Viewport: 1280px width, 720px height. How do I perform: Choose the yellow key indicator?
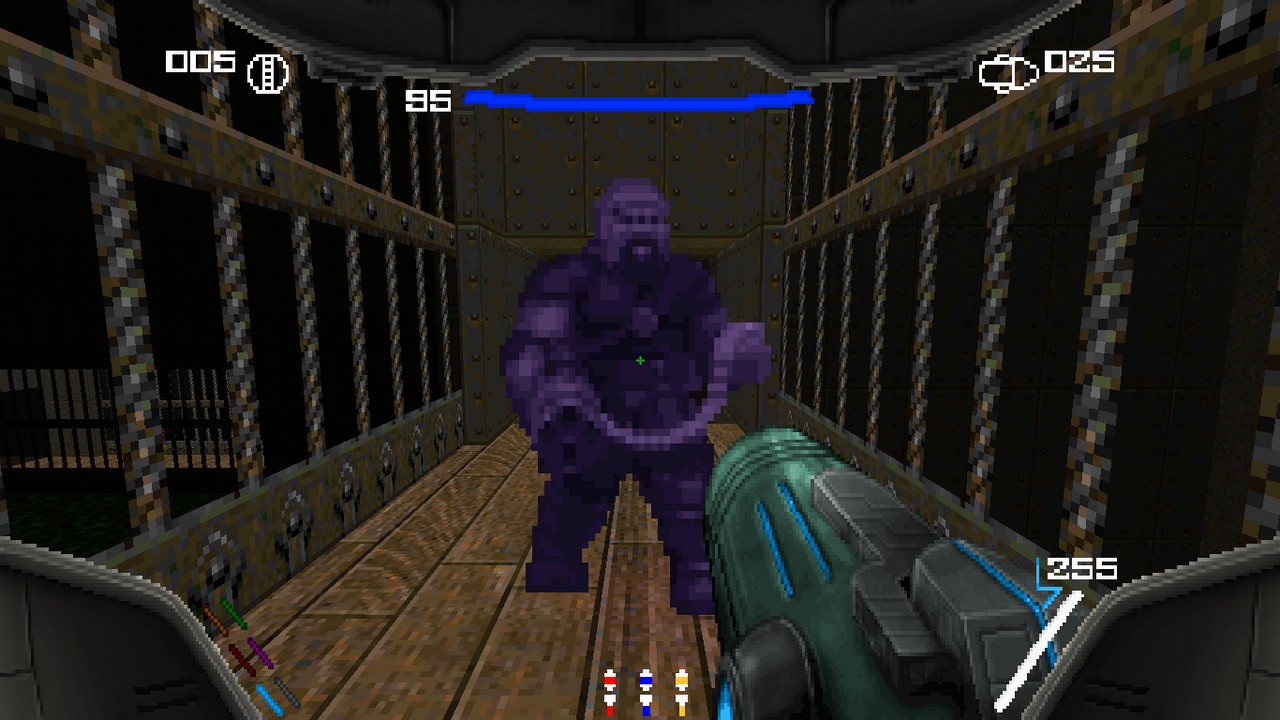(x=682, y=692)
